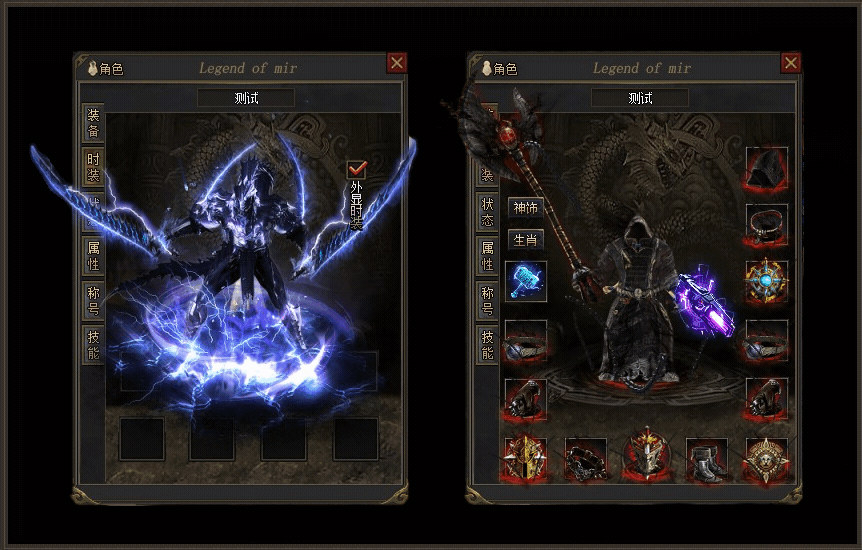
Task: Select the golden cross shield slot
Action: (526, 460)
